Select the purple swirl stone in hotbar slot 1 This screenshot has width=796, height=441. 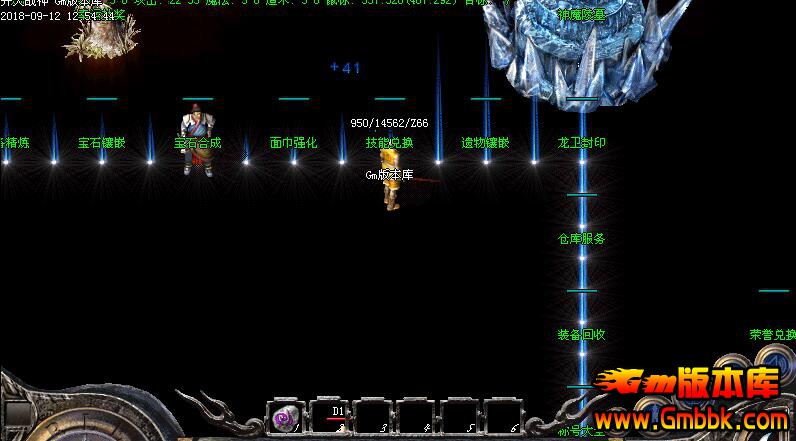[x=286, y=416]
